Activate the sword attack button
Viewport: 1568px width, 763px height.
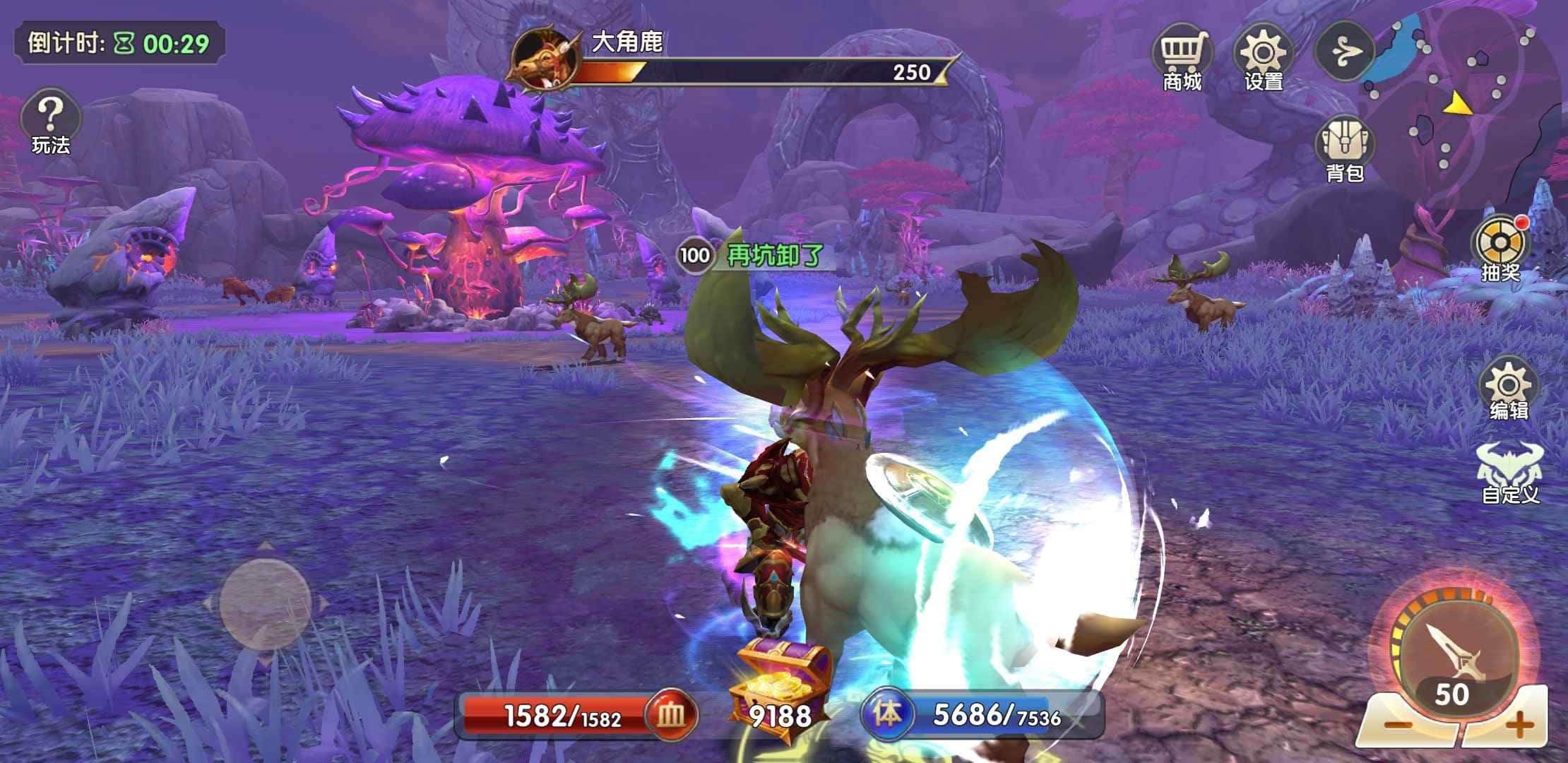1452,650
